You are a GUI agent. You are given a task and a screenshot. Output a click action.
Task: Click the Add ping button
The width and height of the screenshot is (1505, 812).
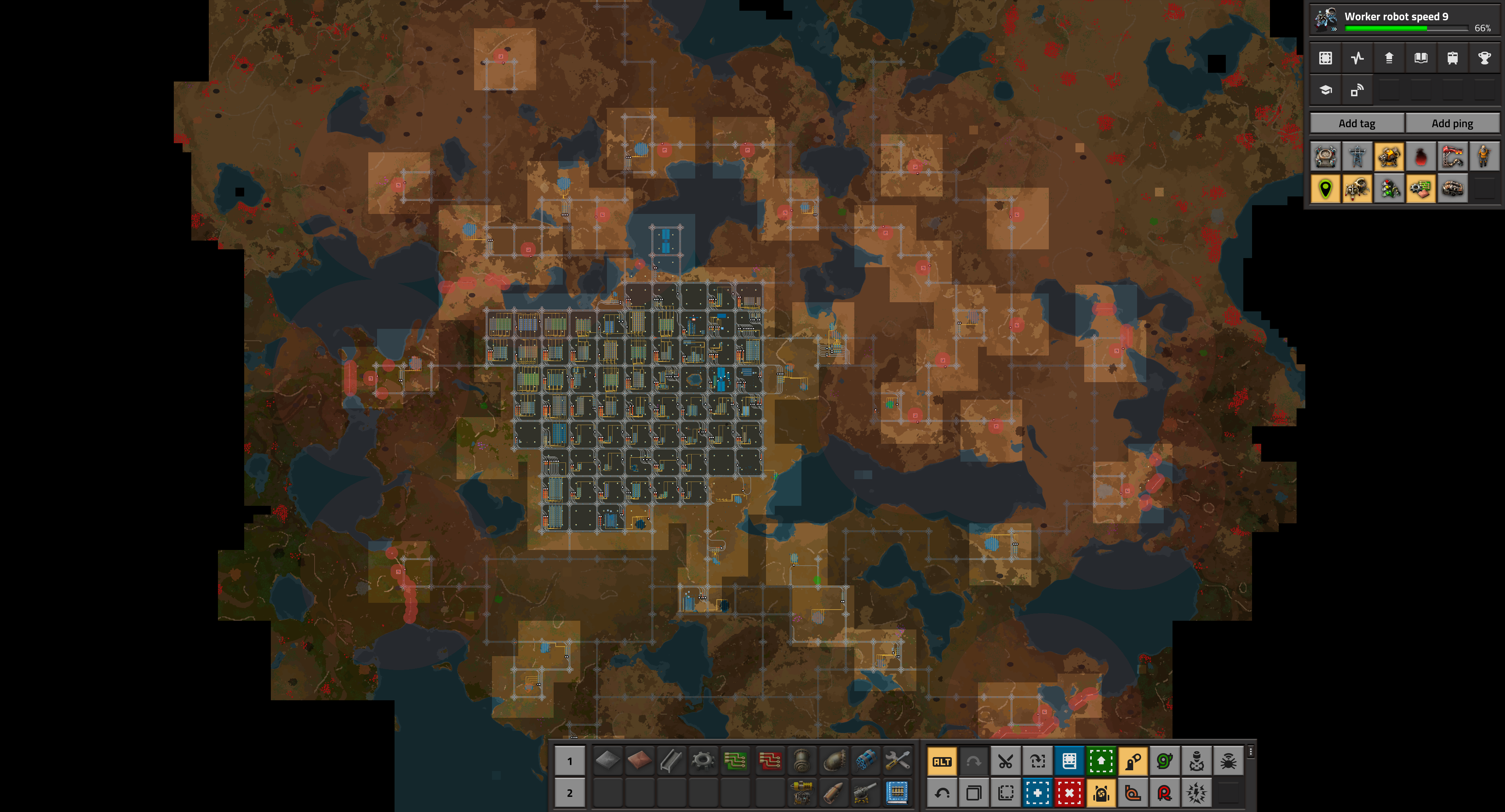[1452, 123]
